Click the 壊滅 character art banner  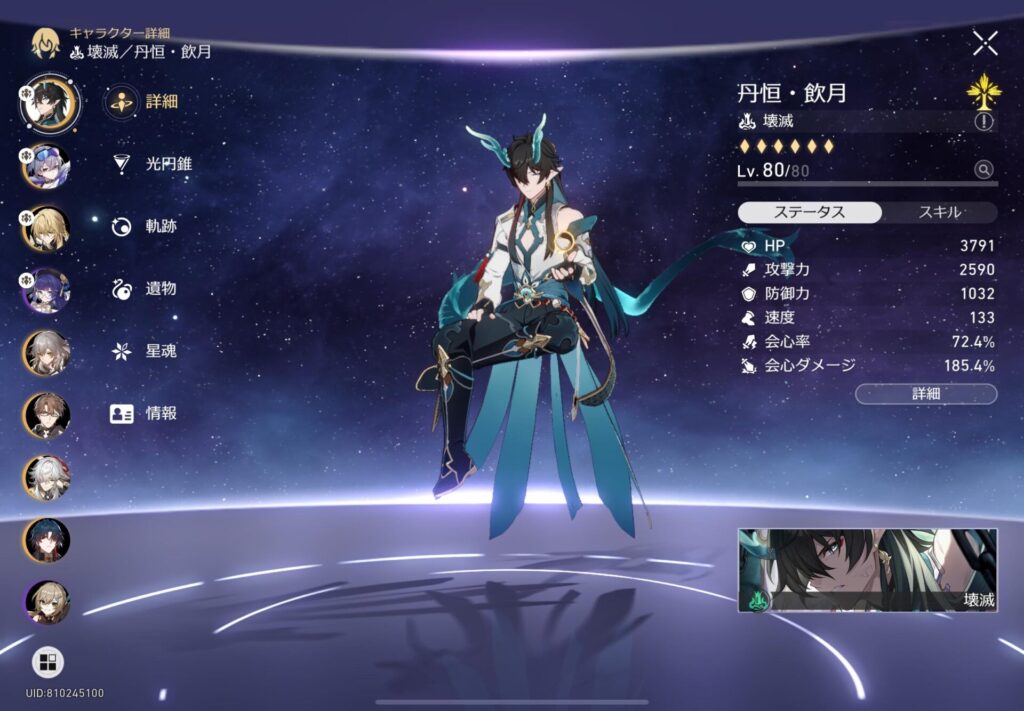867,570
